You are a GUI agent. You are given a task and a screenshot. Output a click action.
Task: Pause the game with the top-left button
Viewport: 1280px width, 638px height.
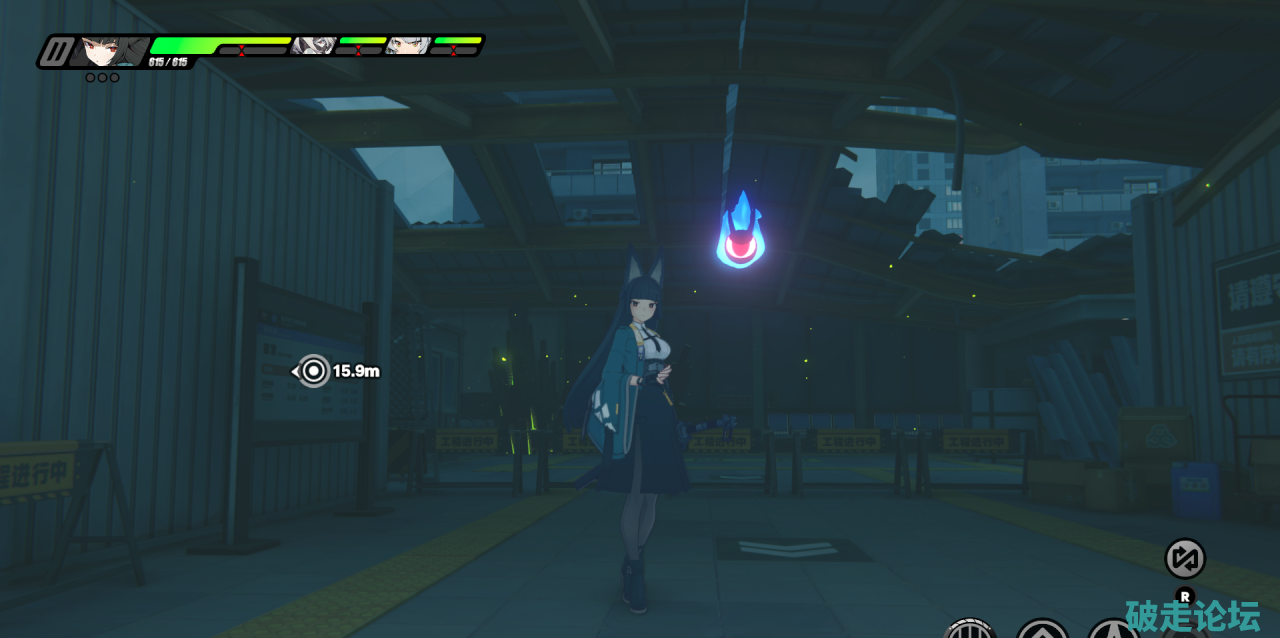coord(56,51)
